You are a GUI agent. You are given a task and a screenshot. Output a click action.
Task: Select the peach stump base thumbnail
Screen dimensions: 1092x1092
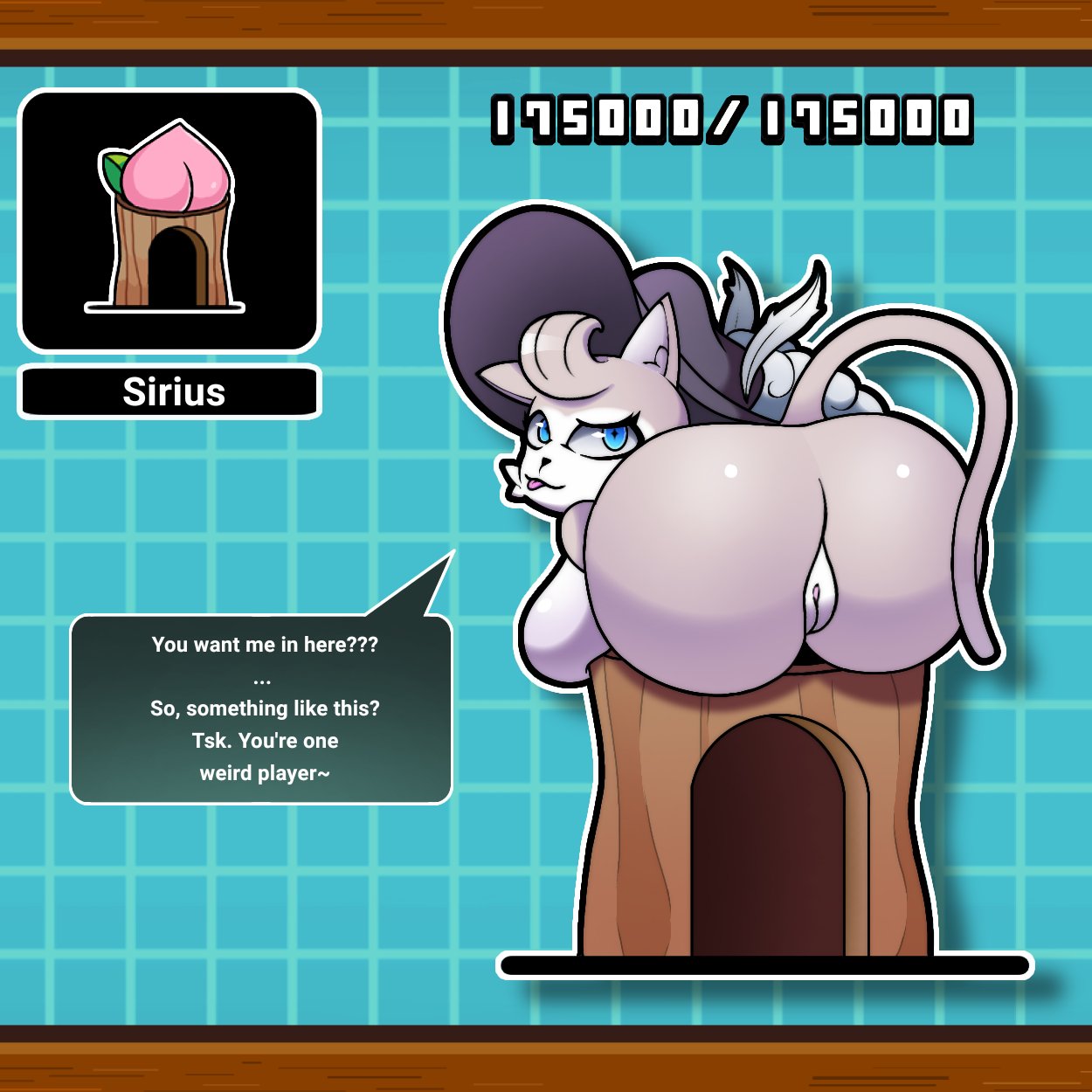[x=169, y=221]
